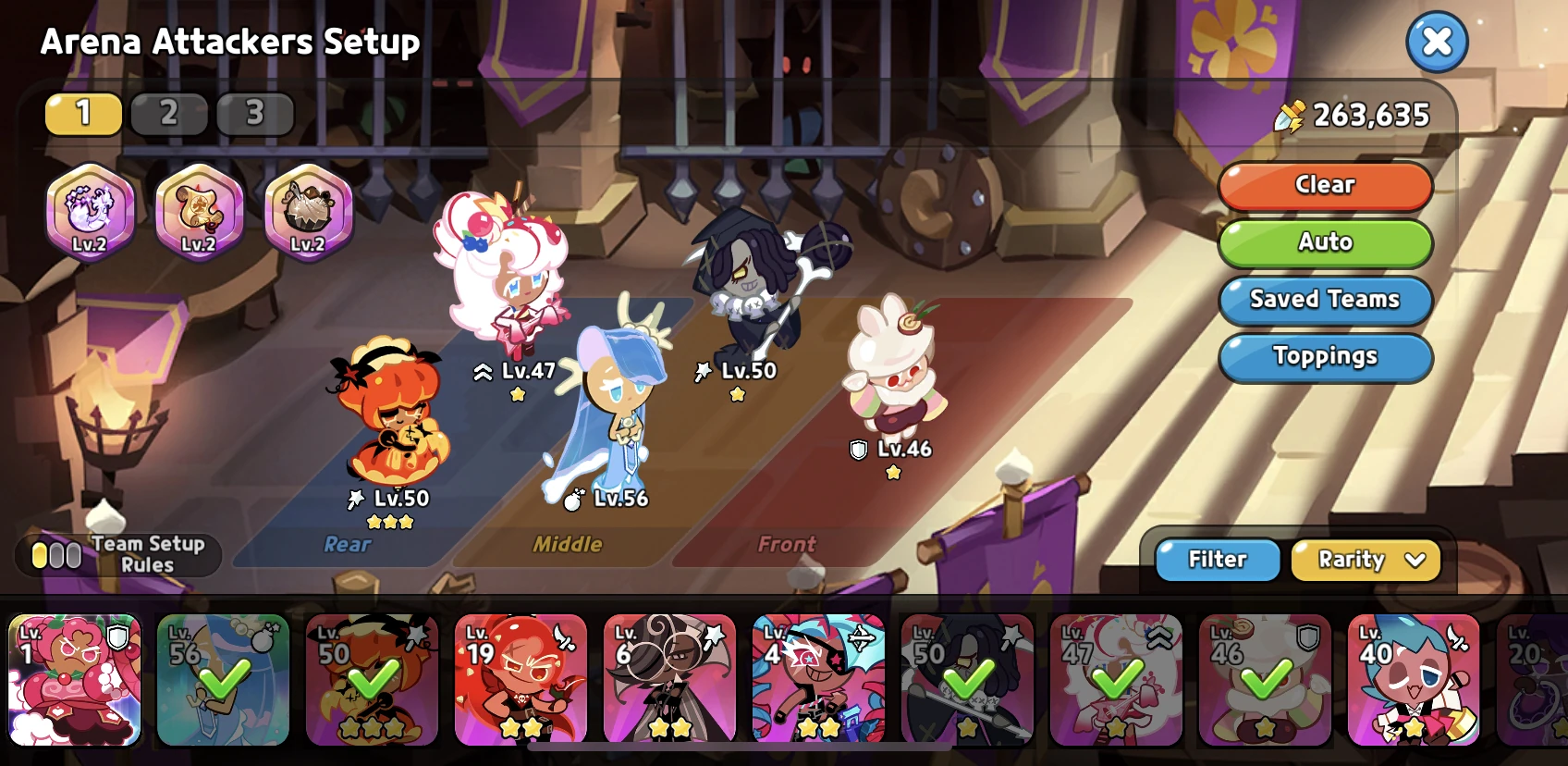Select the Lv.46 rabbit cookie in Front
This screenshot has width=1568, height=766.
[892, 379]
